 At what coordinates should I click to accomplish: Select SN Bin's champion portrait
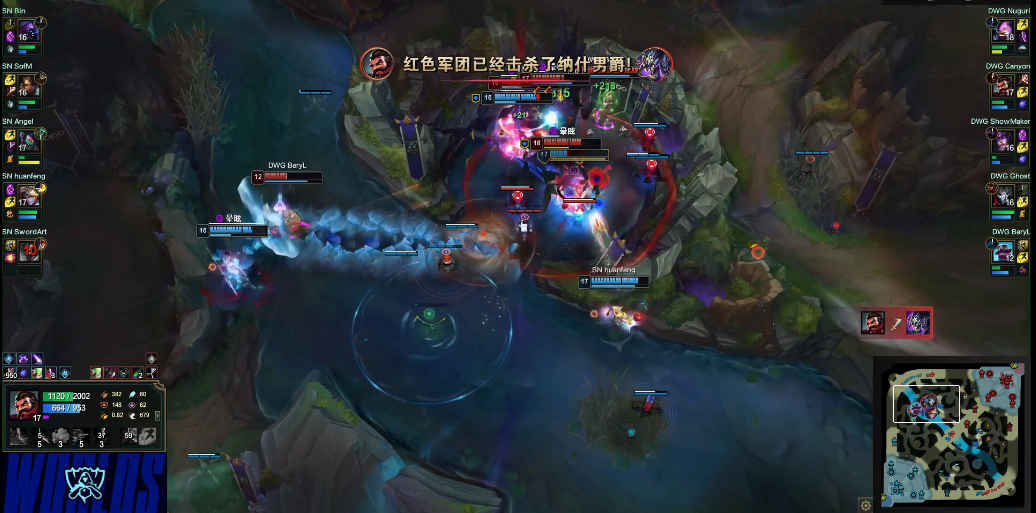26,31
